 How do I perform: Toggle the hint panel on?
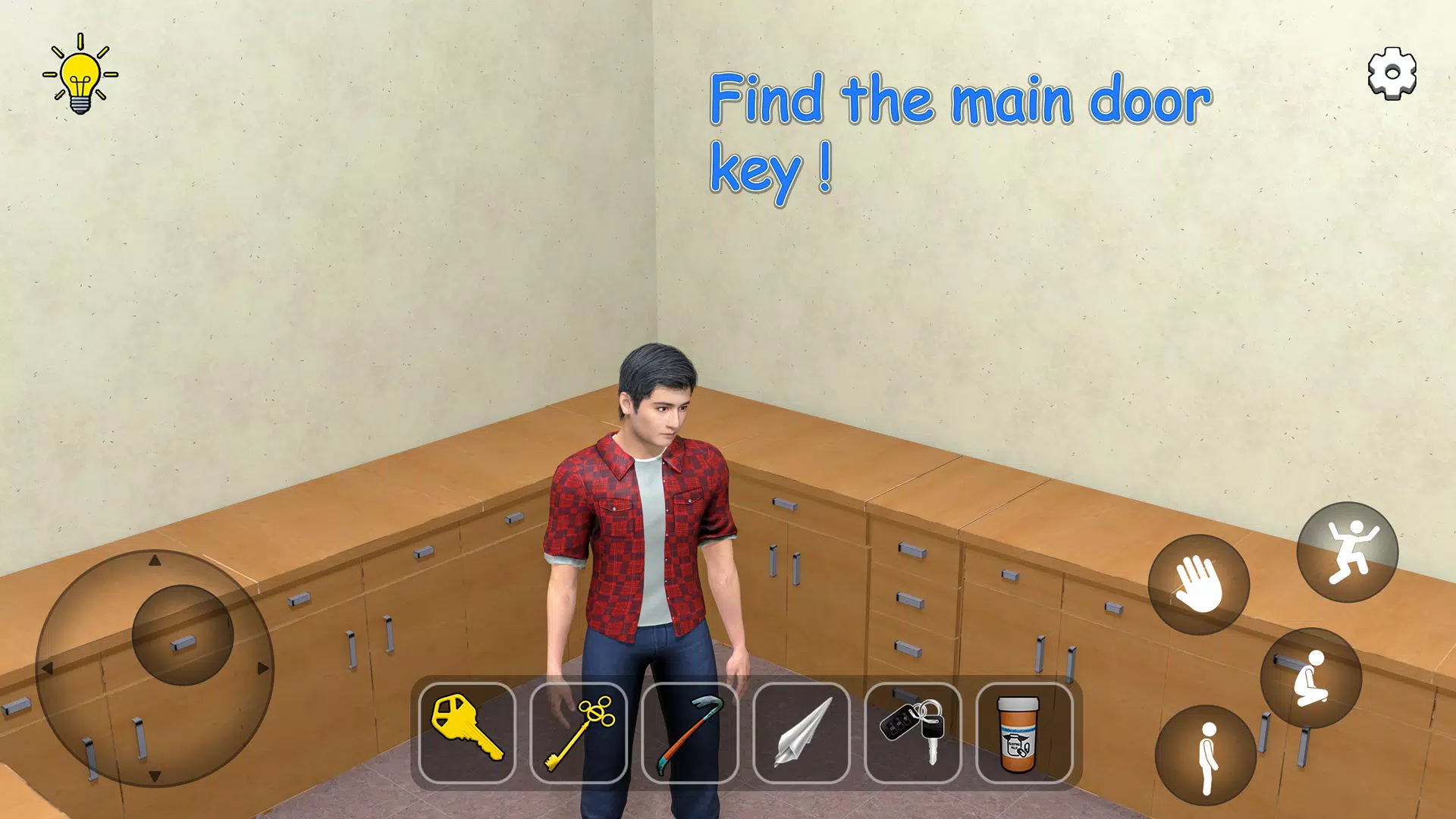click(81, 73)
